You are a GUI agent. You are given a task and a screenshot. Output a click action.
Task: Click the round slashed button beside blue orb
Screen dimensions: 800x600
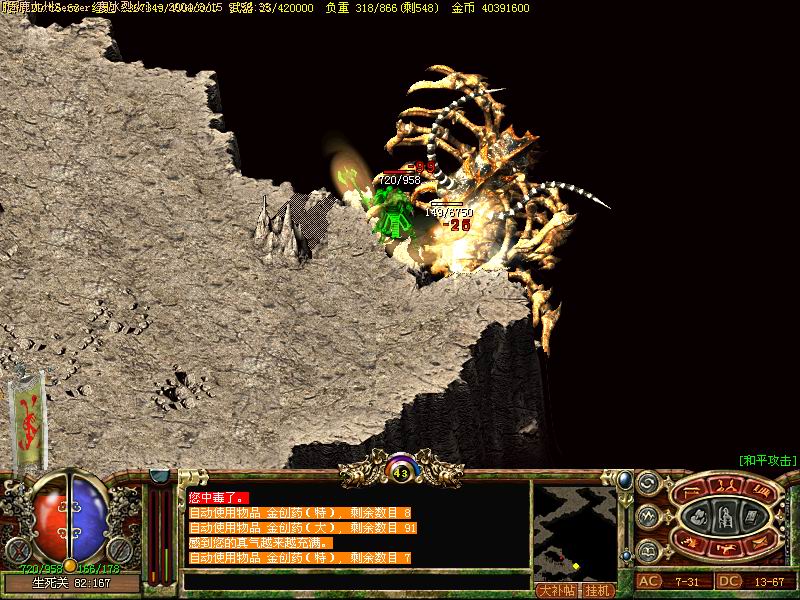coord(119,549)
